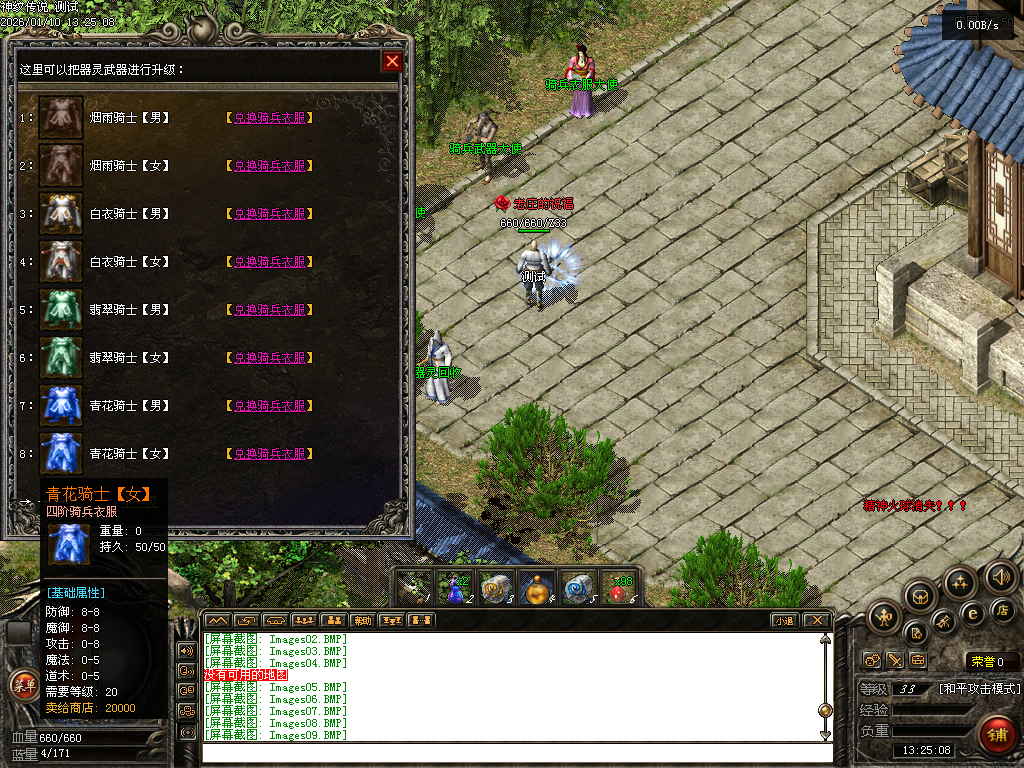The image size is (1024, 768).
Task: Close the chat window with X
Action: tap(817, 621)
